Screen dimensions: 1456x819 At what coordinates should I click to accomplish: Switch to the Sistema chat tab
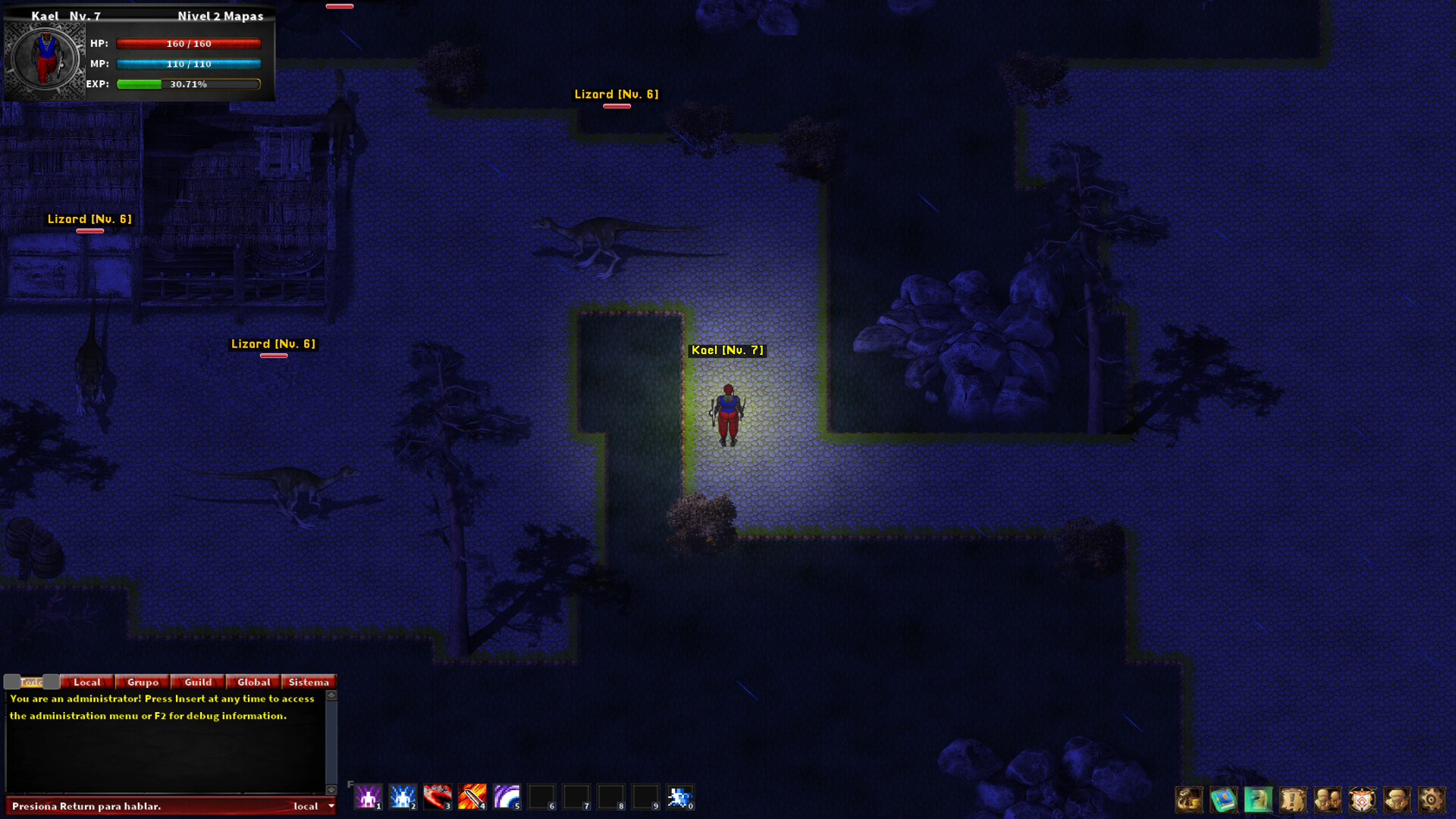(x=308, y=682)
